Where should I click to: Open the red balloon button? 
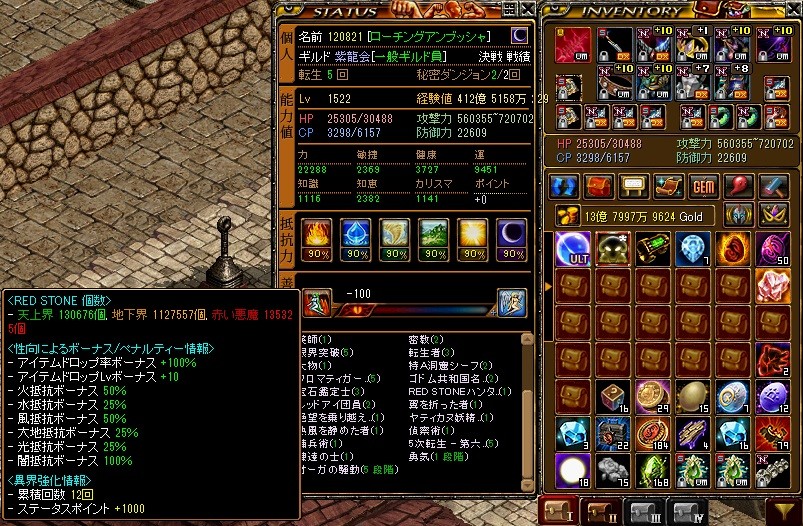pyautogui.click(x=740, y=186)
